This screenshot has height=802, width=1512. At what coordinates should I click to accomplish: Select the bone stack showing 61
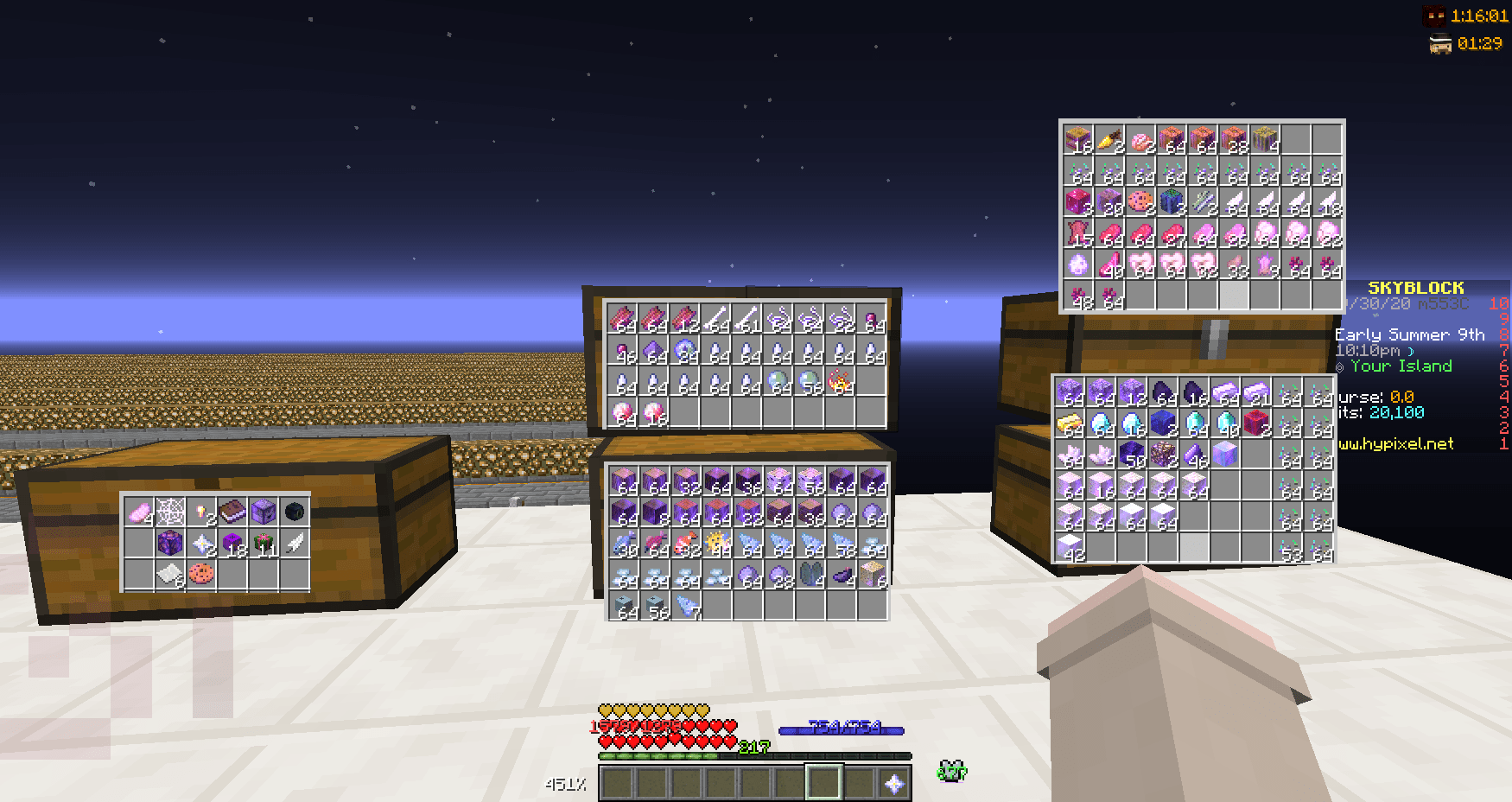(x=744, y=316)
